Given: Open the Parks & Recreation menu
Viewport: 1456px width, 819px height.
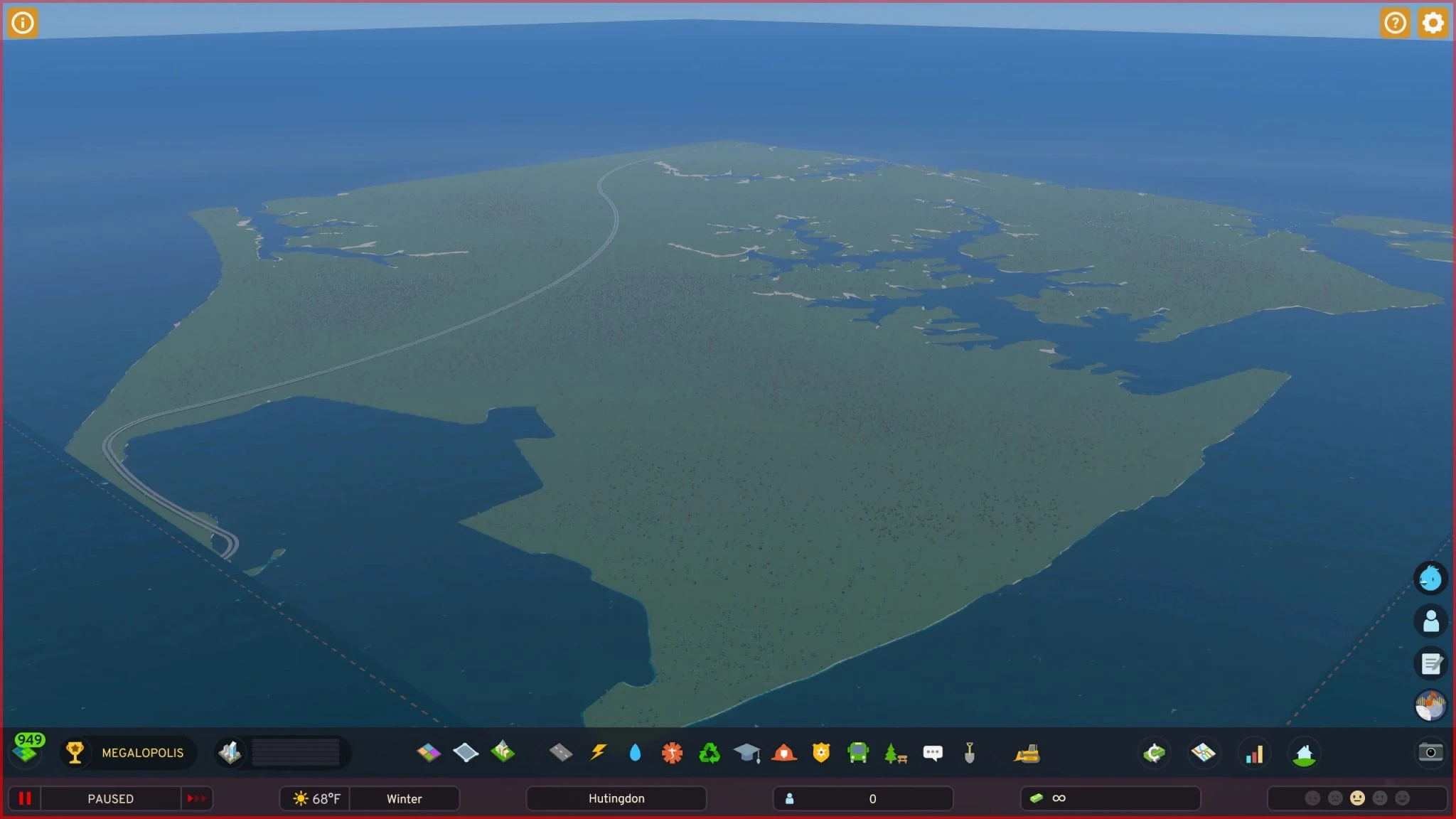Looking at the screenshot, I should [x=895, y=753].
